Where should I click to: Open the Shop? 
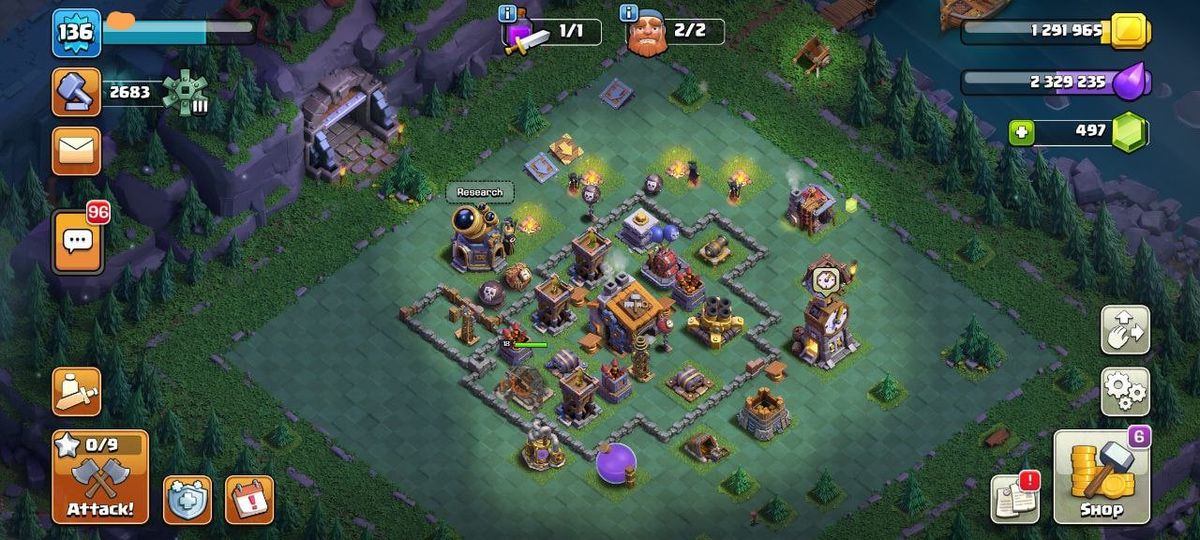pos(1101,478)
